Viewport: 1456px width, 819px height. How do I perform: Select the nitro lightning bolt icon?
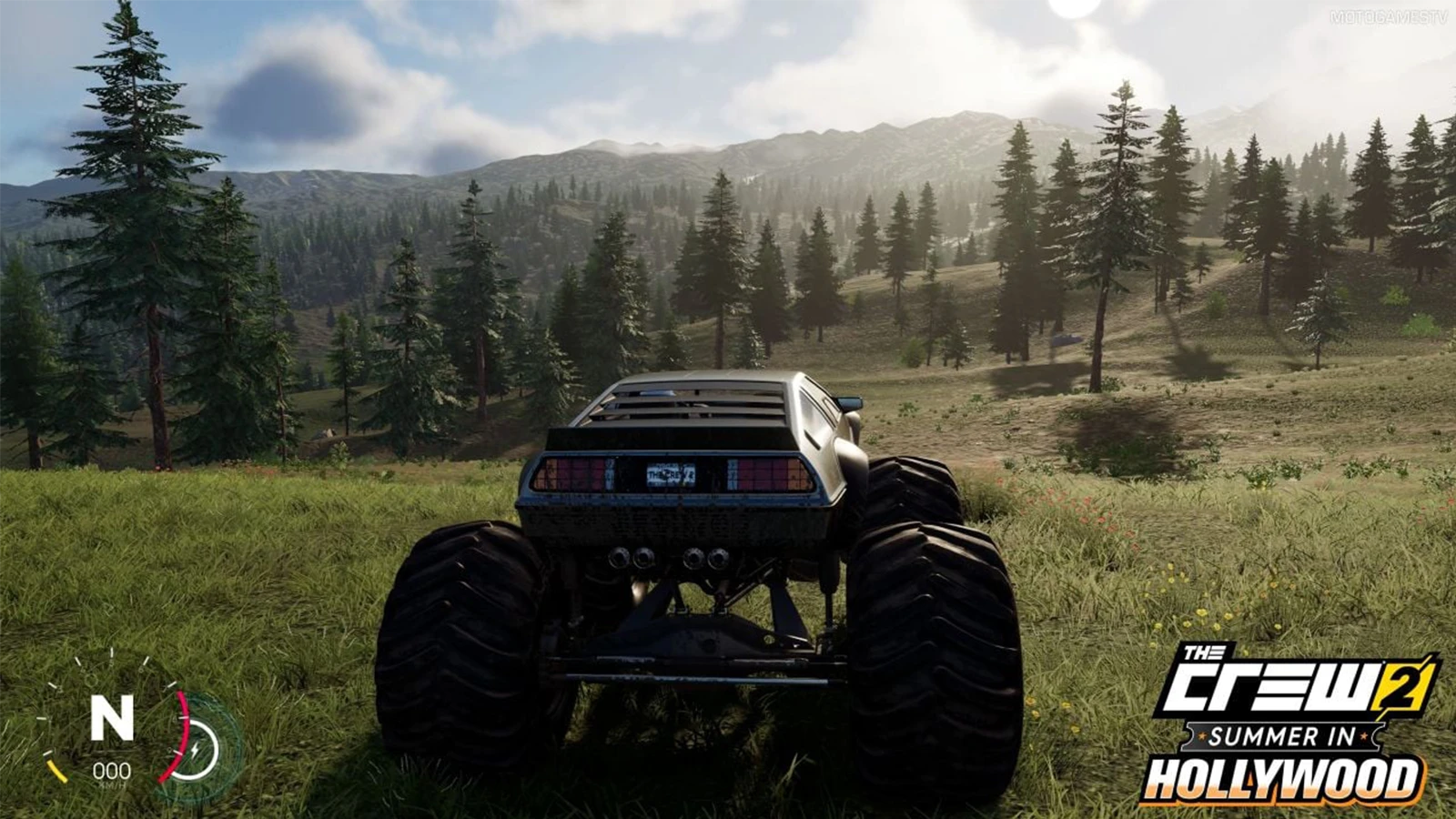[197, 747]
